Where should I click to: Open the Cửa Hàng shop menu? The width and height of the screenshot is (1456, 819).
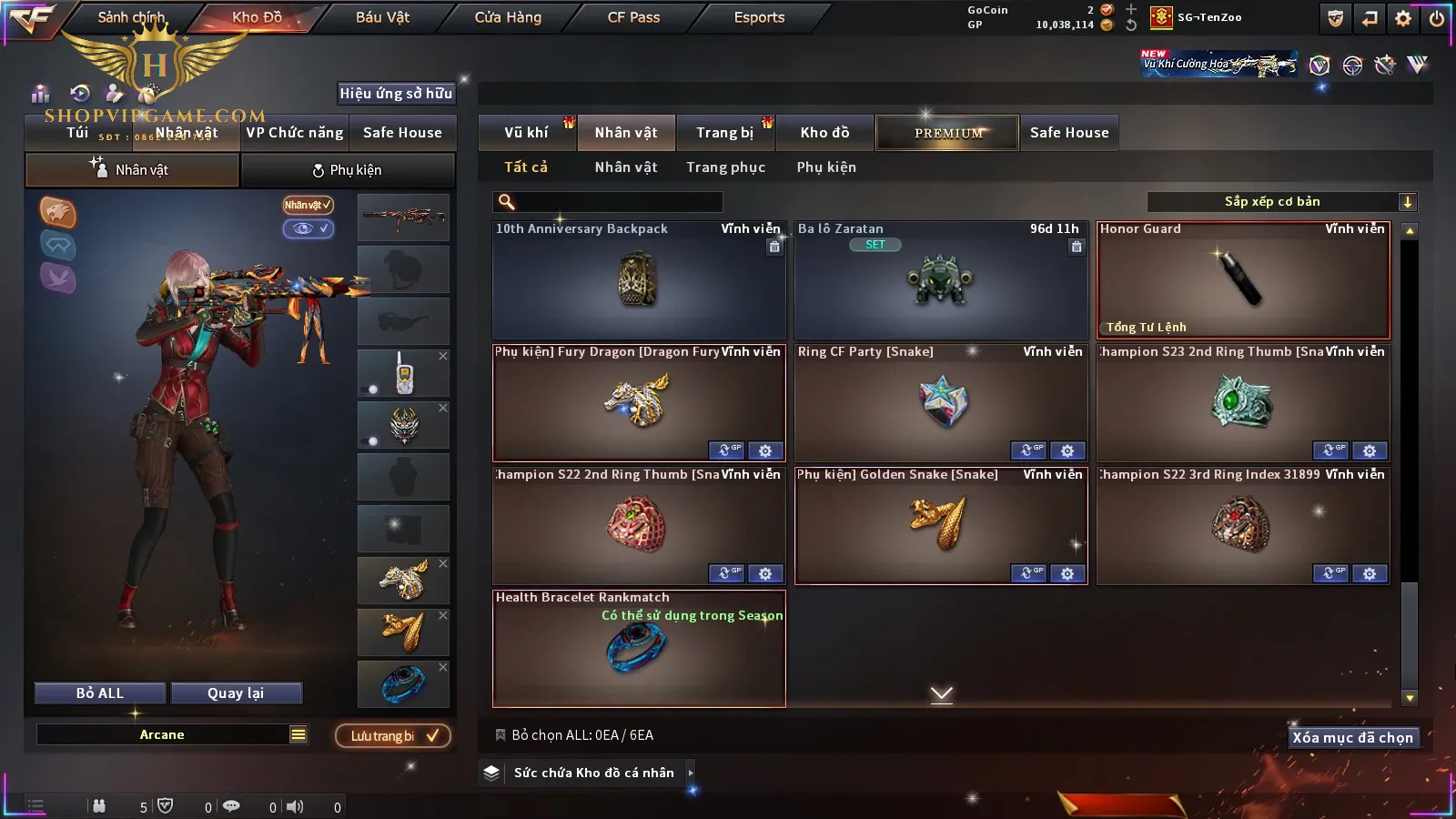pyautogui.click(x=508, y=17)
